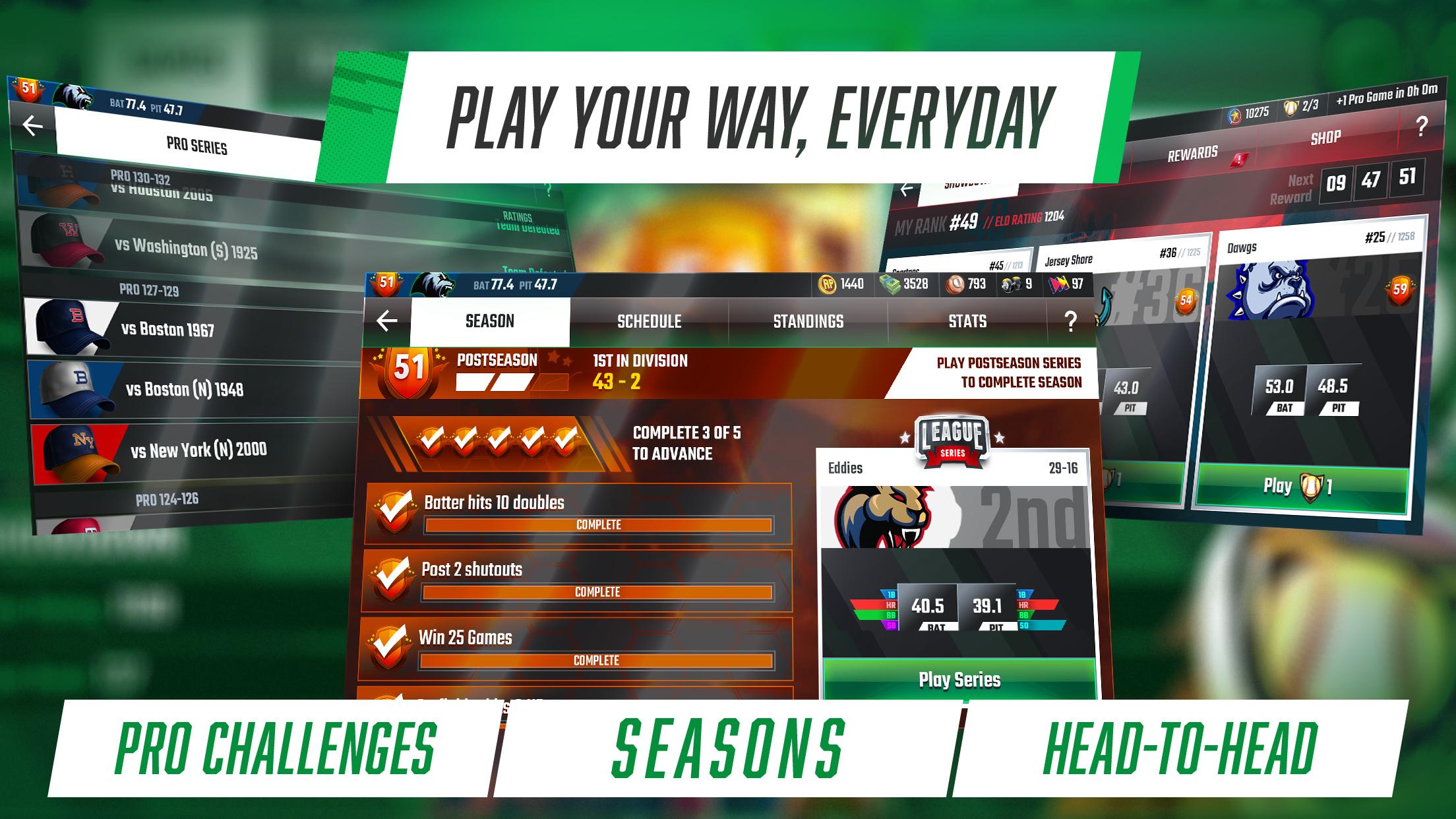This screenshot has width=1456, height=819.
Task: Mark the Win 25 Games objective complete
Action: (392, 638)
